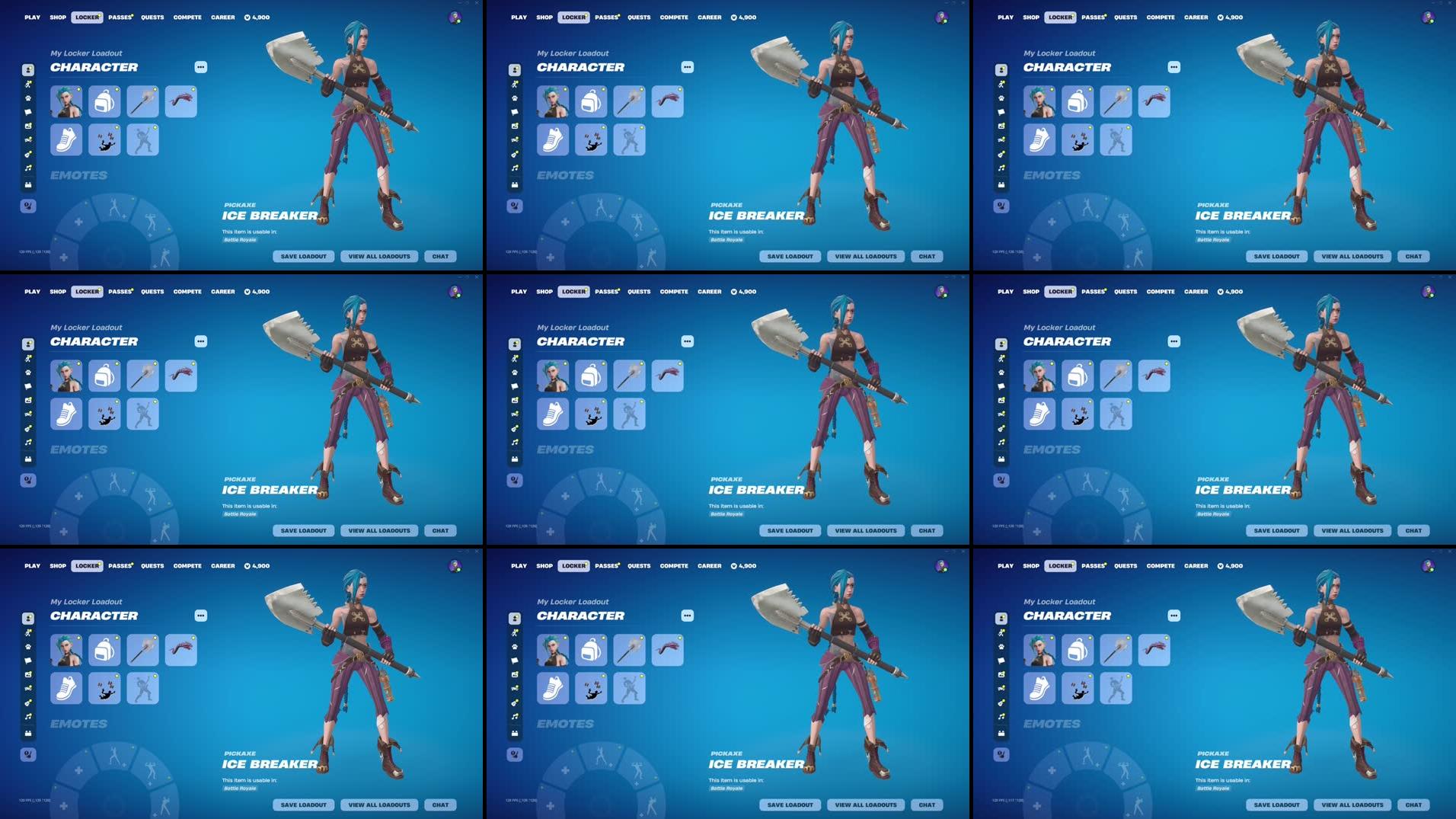Click the paw Wraps category icon
Screen dimensions: 1456x819
click(27, 98)
